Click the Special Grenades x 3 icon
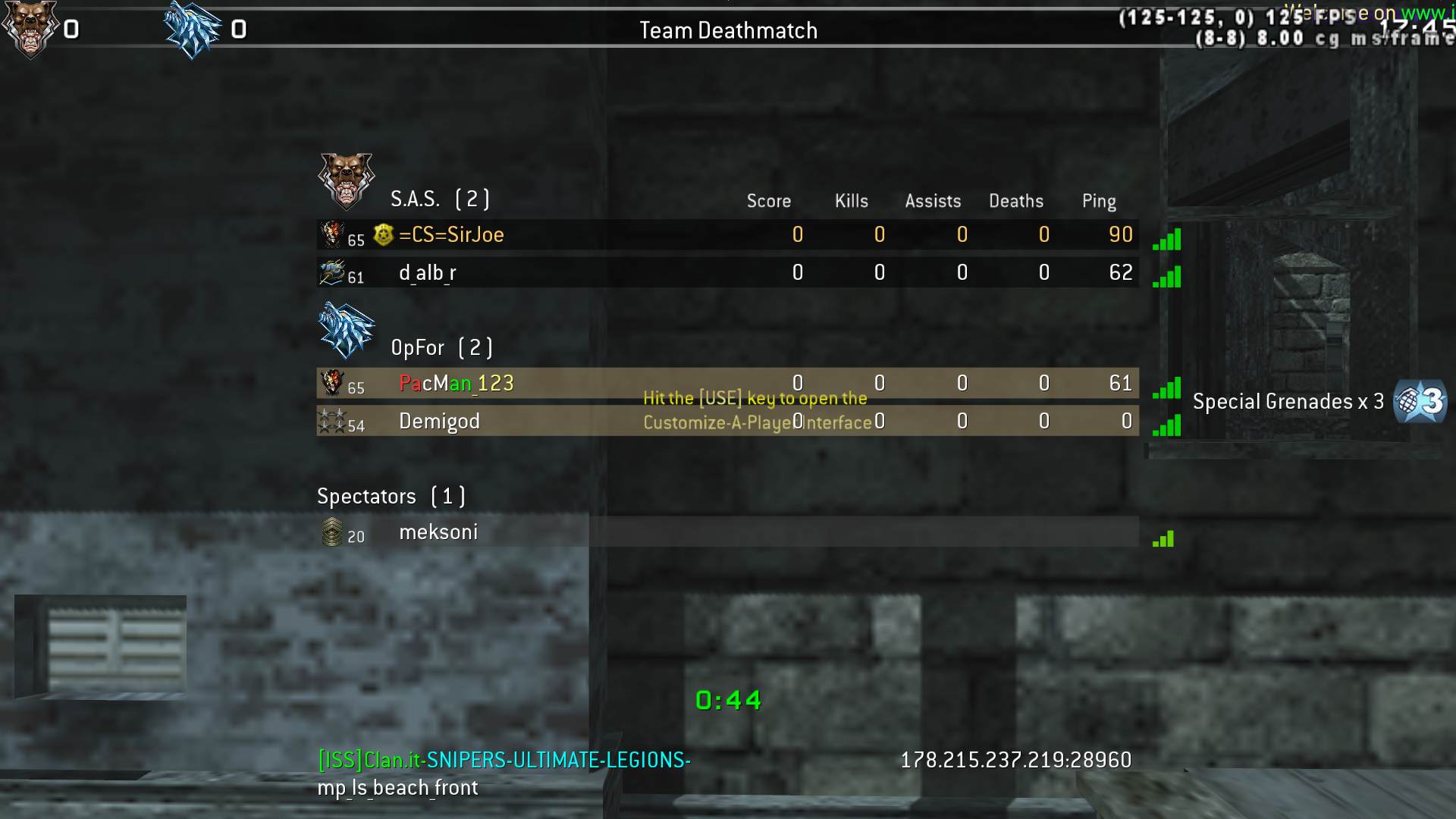1456x819 pixels. point(1420,401)
